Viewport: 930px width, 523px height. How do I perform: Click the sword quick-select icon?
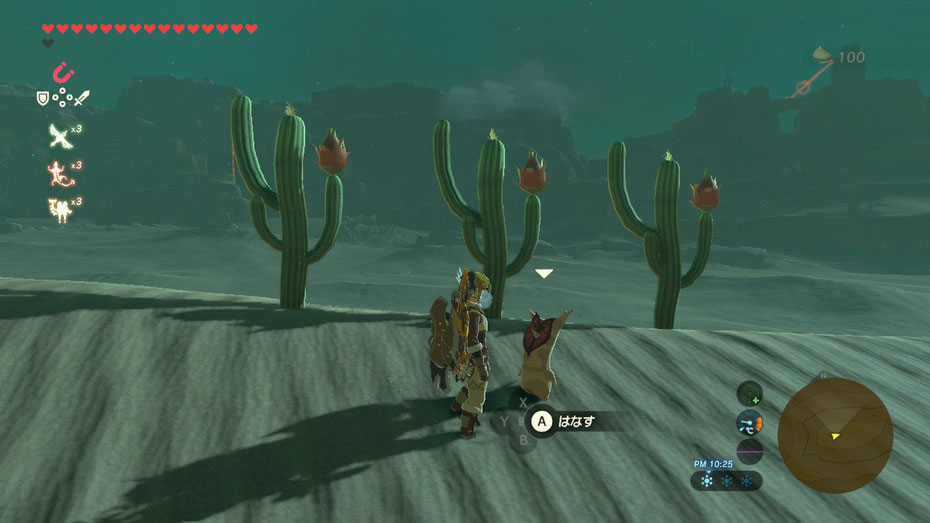coord(81,98)
